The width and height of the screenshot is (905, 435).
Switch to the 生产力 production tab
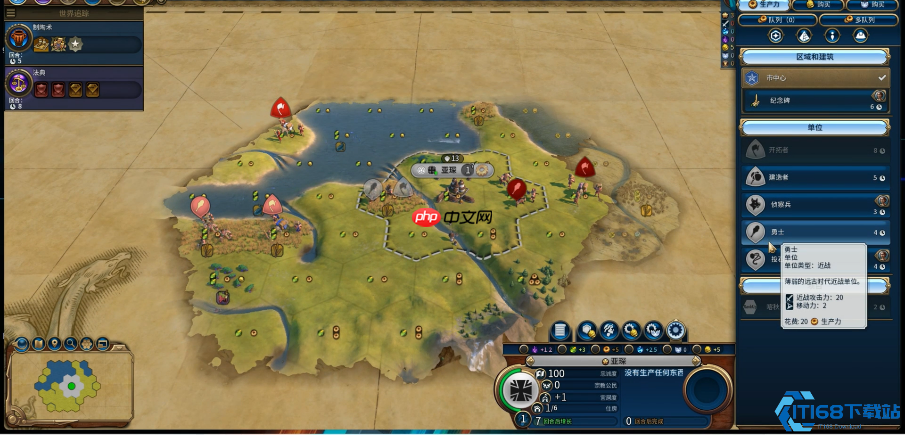(x=761, y=5)
